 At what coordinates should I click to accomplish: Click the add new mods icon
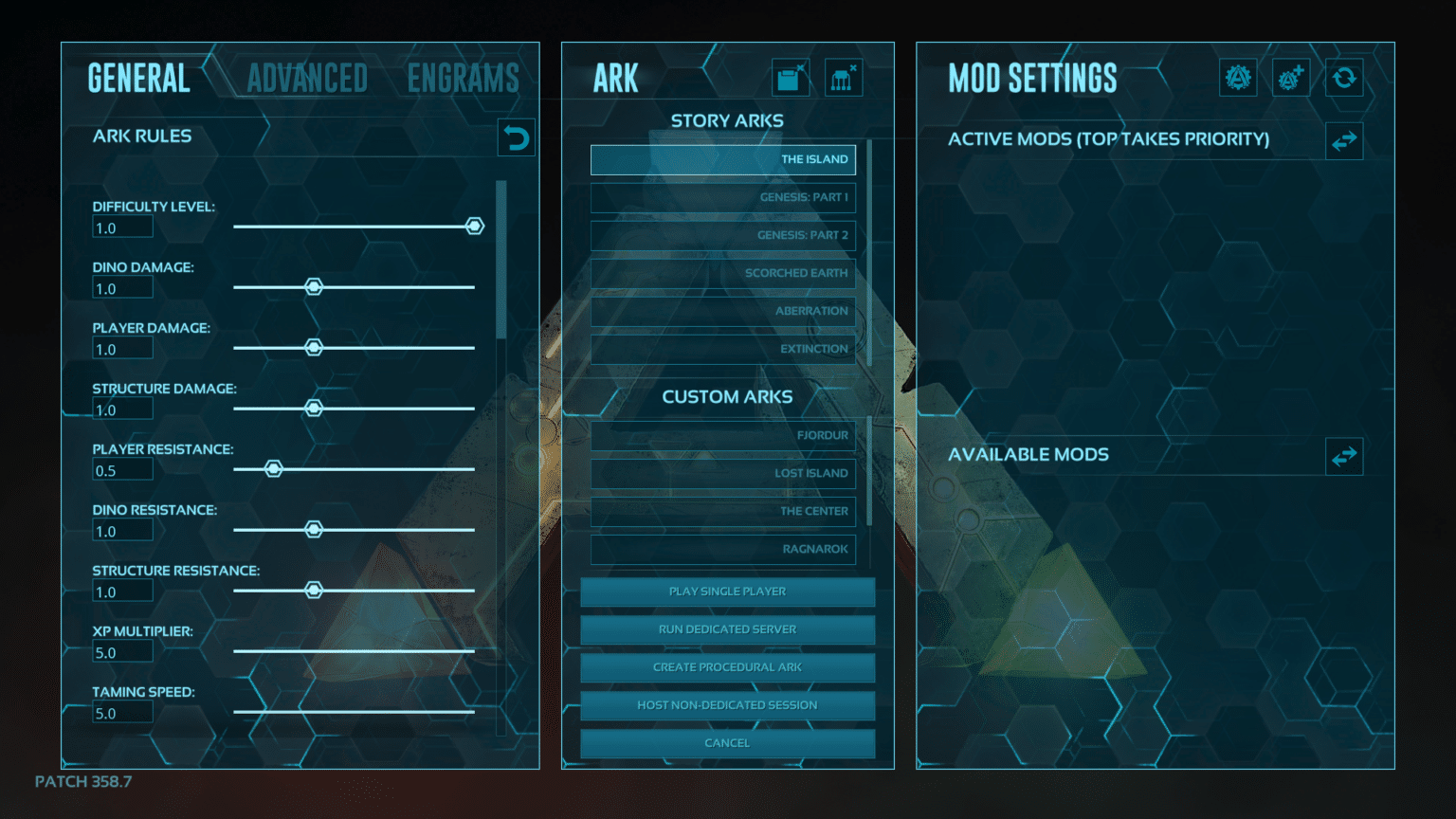[x=1291, y=78]
